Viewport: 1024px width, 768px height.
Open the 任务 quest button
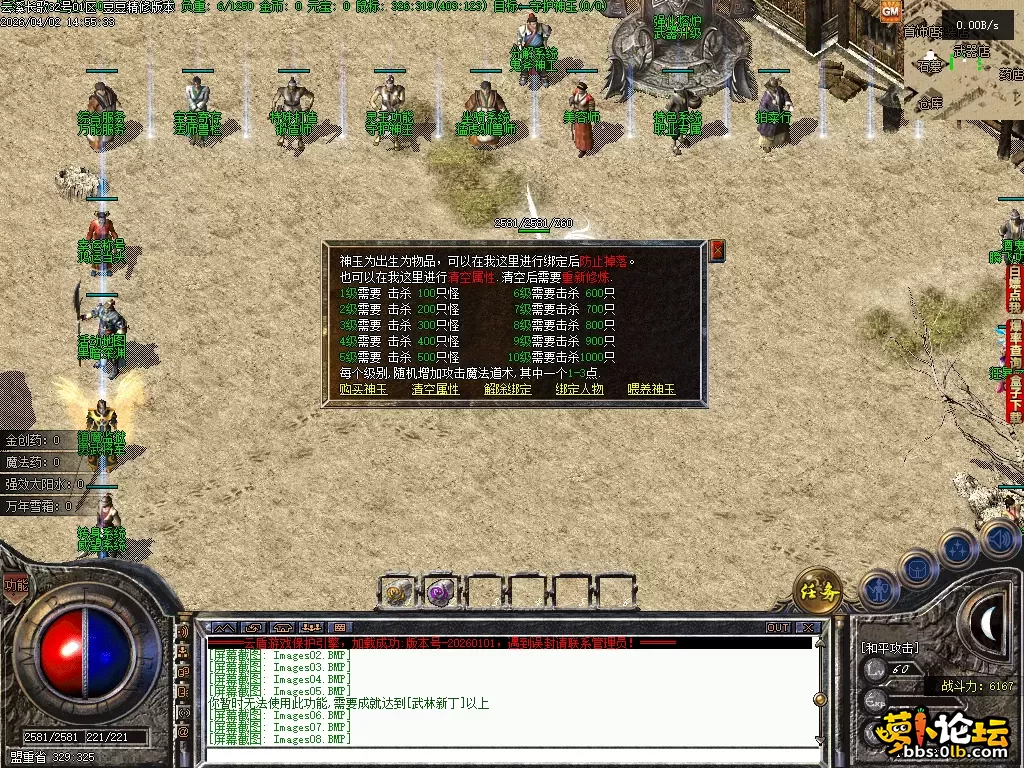point(817,591)
